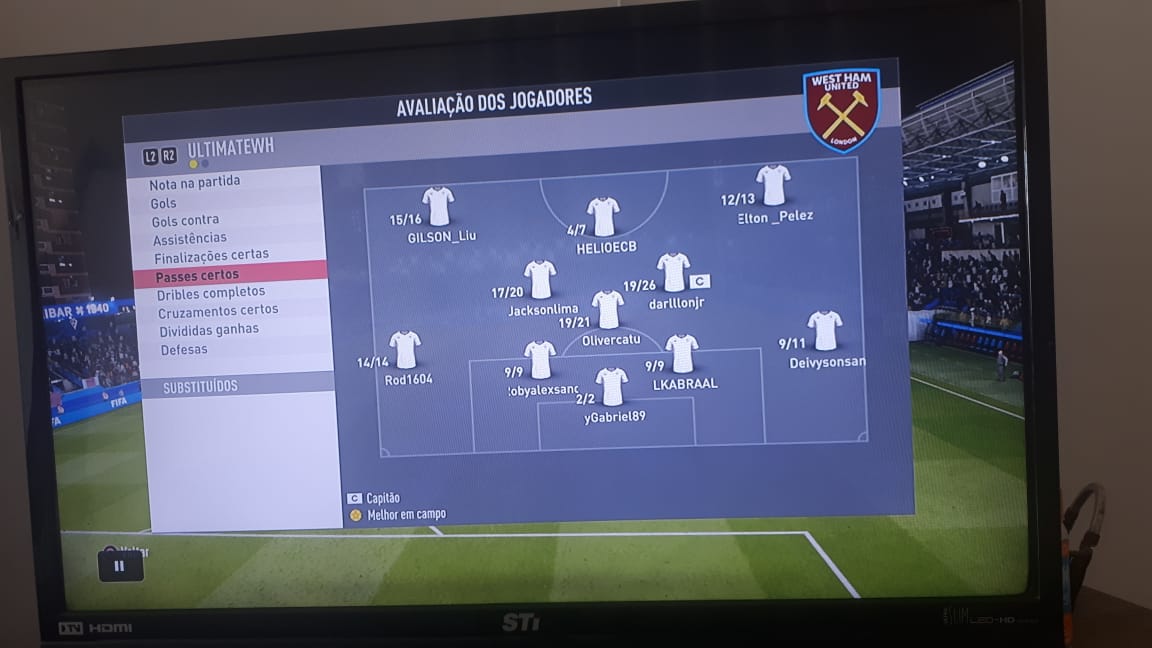
Task: Choose captain darlllonjr's shirt
Action: (673, 272)
